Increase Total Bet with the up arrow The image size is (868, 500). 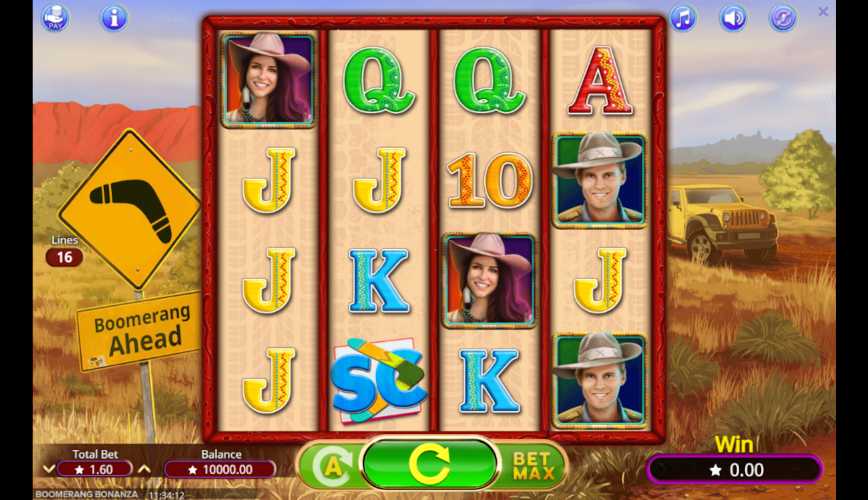pyautogui.click(x=144, y=469)
